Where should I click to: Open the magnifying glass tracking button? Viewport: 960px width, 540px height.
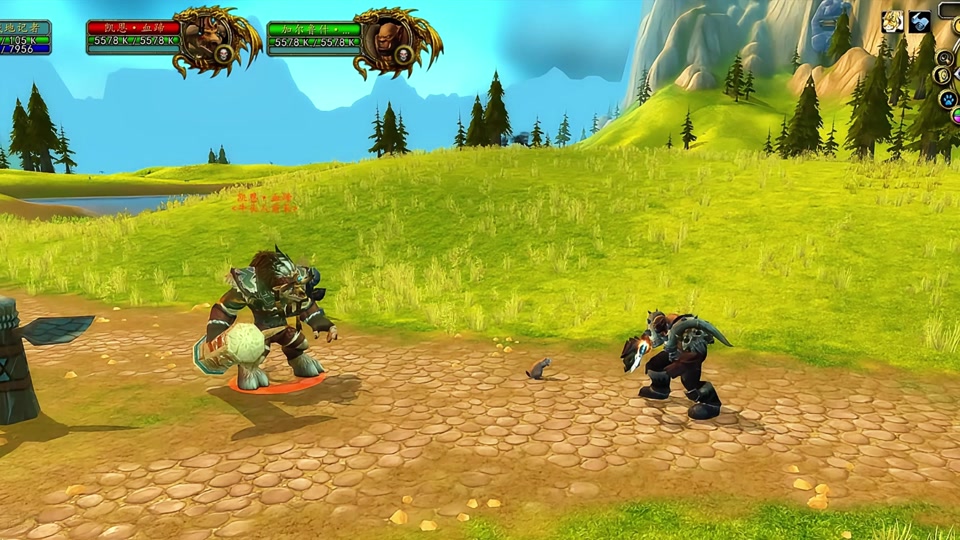tap(944, 57)
